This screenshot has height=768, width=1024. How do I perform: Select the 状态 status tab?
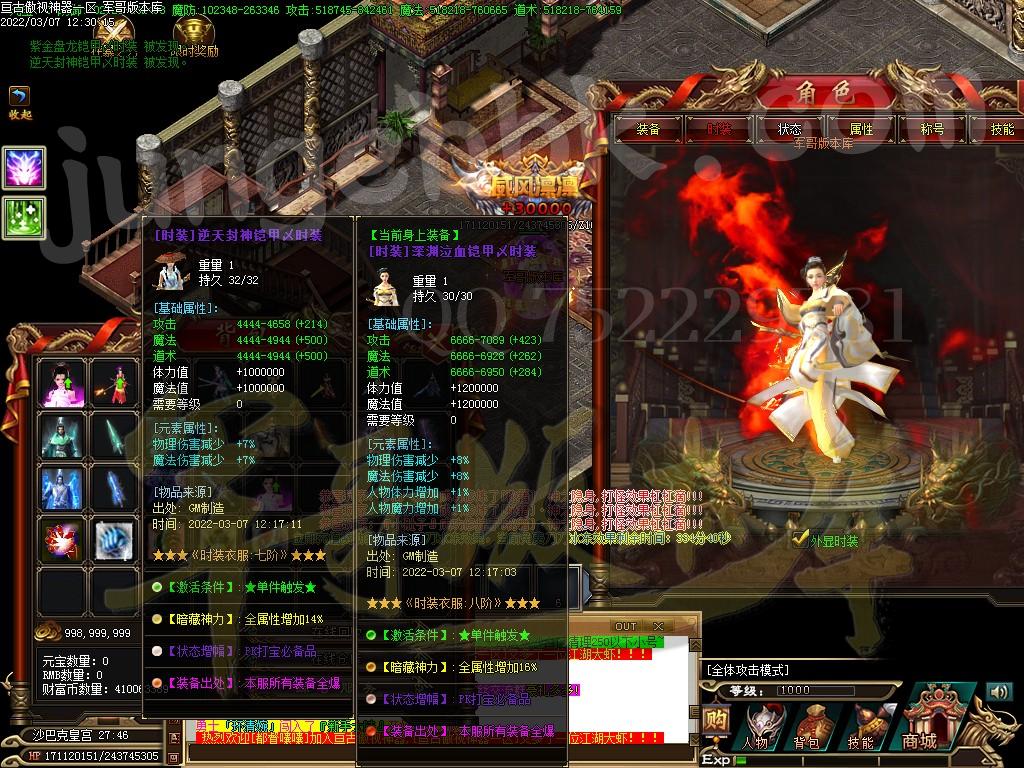(790, 129)
